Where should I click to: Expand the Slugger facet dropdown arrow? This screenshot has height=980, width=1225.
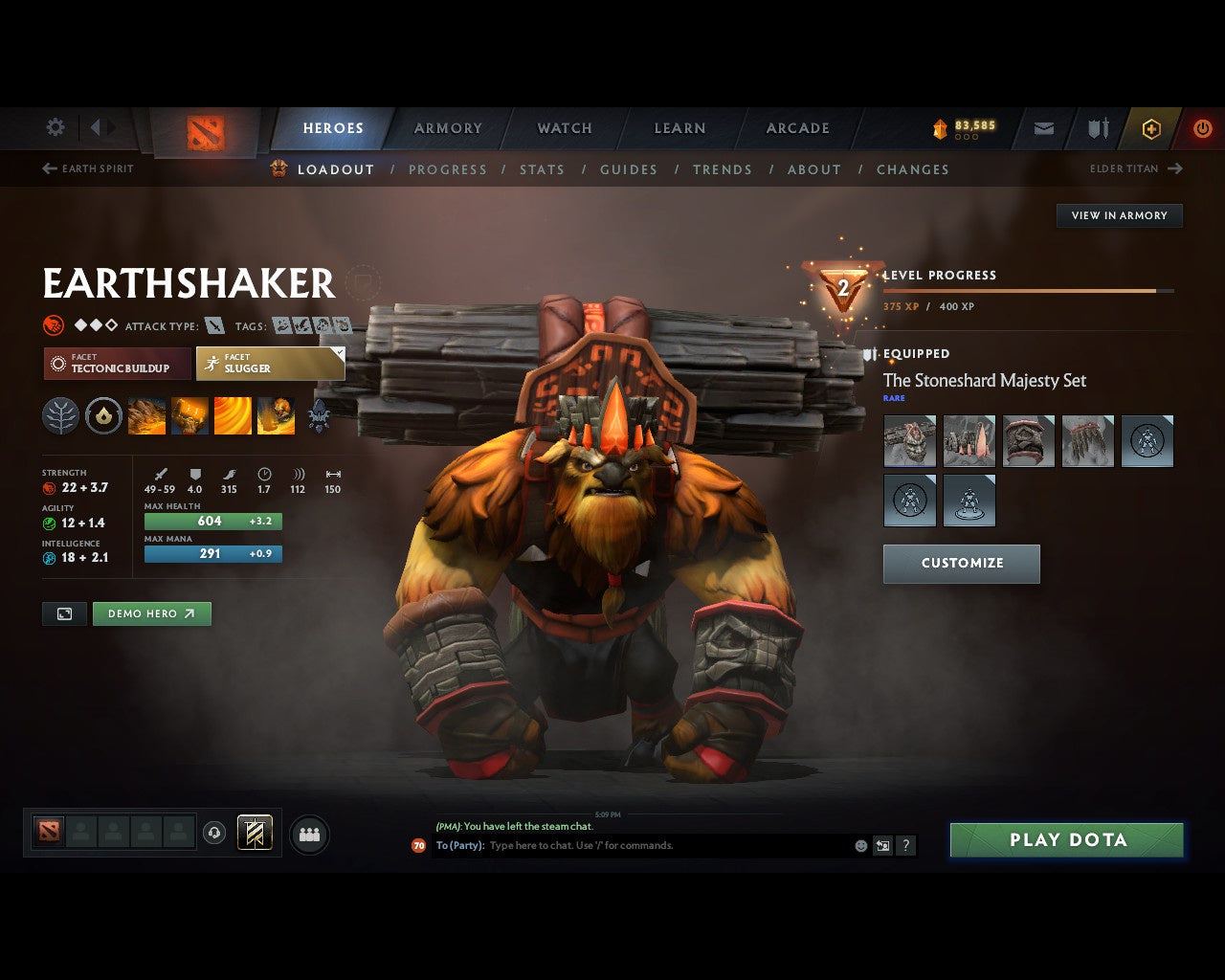(x=338, y=352)
